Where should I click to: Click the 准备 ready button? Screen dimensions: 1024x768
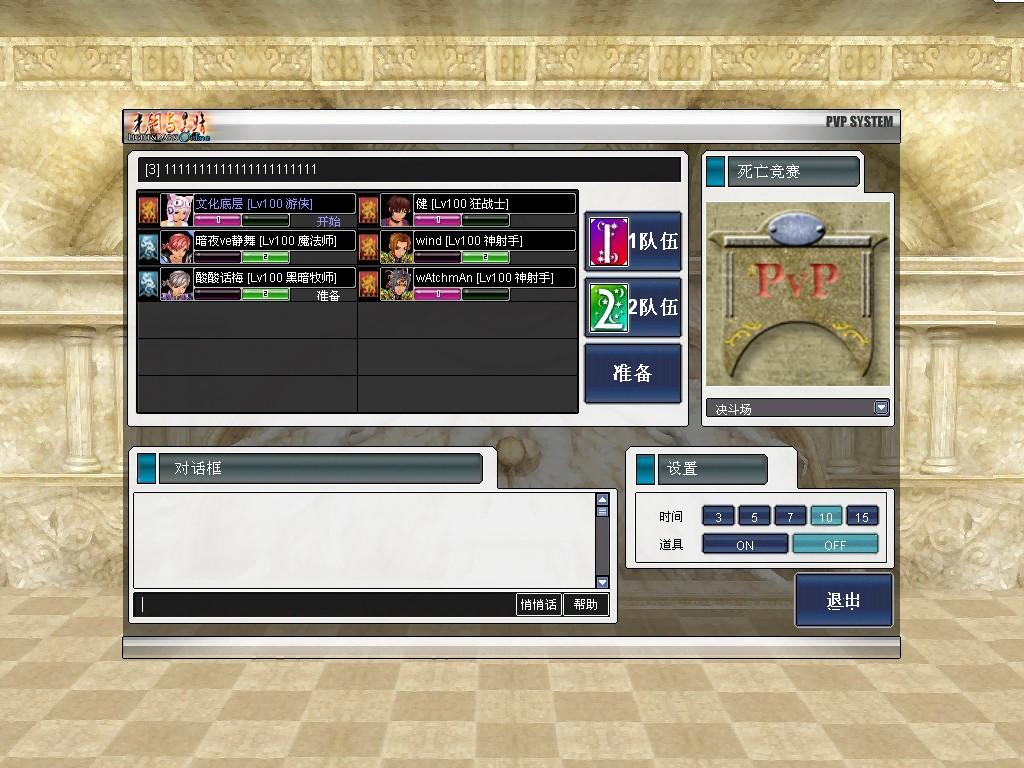(633, 373)
